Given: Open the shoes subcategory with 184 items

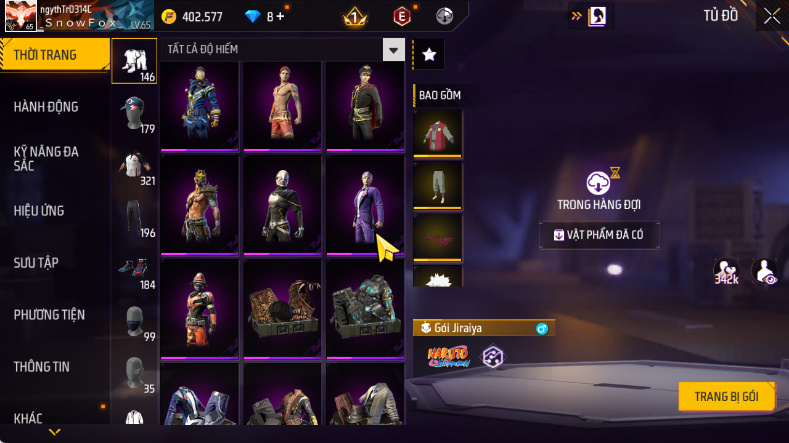Looking at the screenshot, I should tap(134, 270).
